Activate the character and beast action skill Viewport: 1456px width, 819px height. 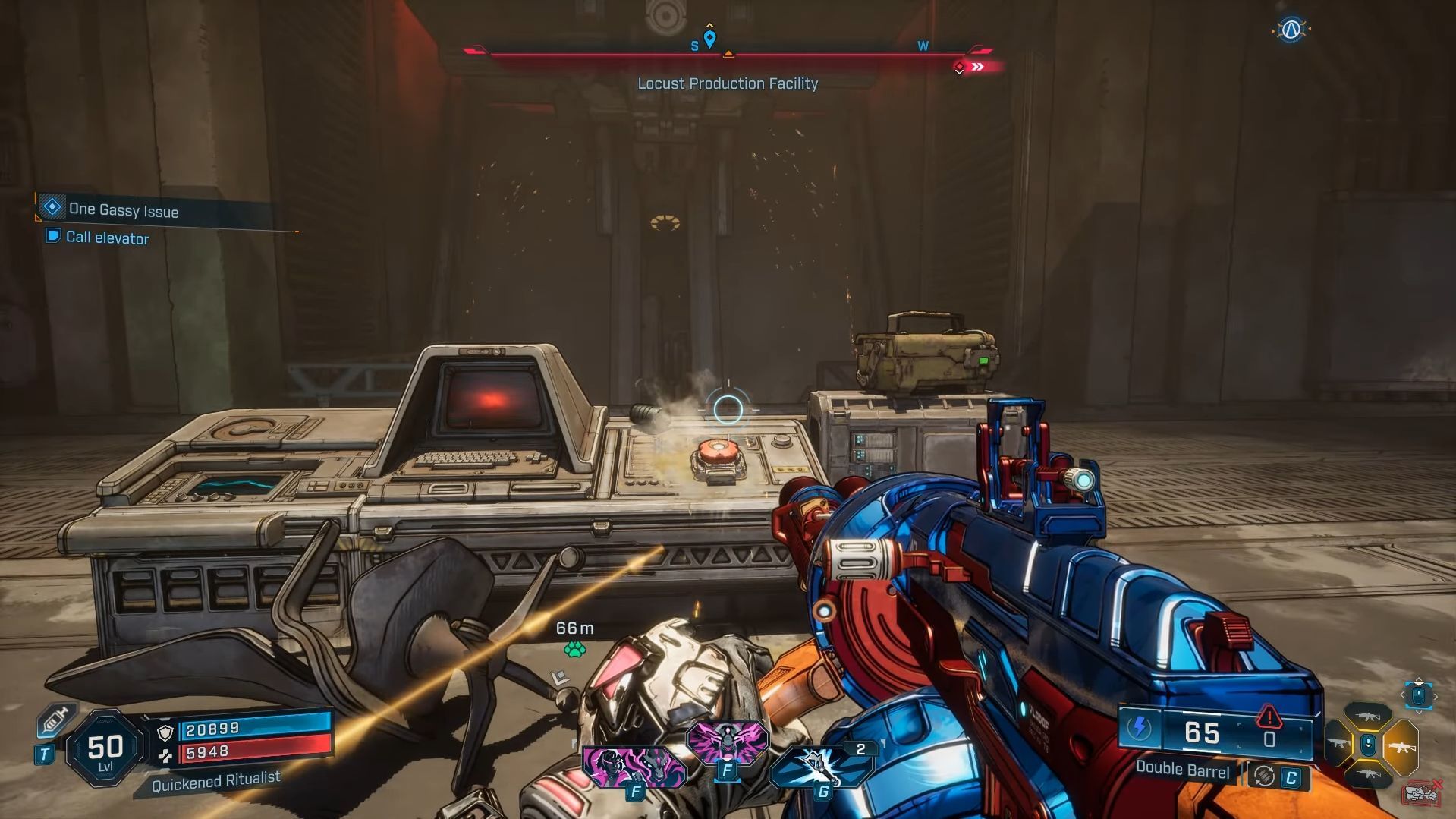click(634, 766)
